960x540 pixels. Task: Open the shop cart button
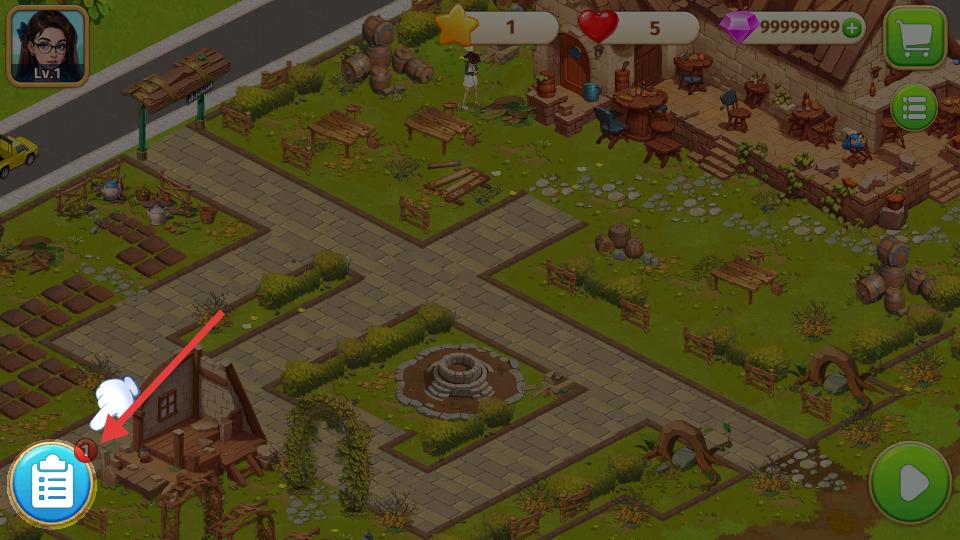(915, 38)
